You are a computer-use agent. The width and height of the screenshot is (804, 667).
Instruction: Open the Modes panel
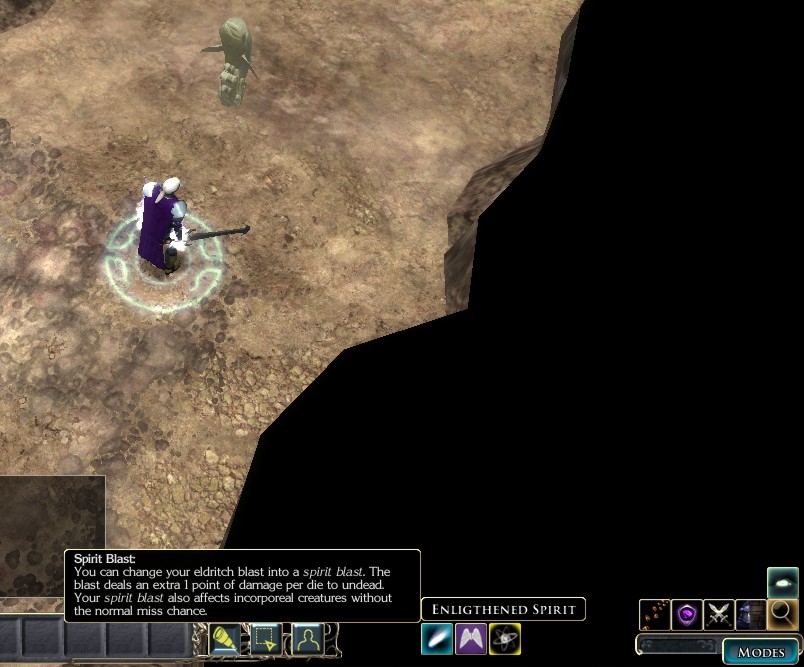(x=761, y=651)
